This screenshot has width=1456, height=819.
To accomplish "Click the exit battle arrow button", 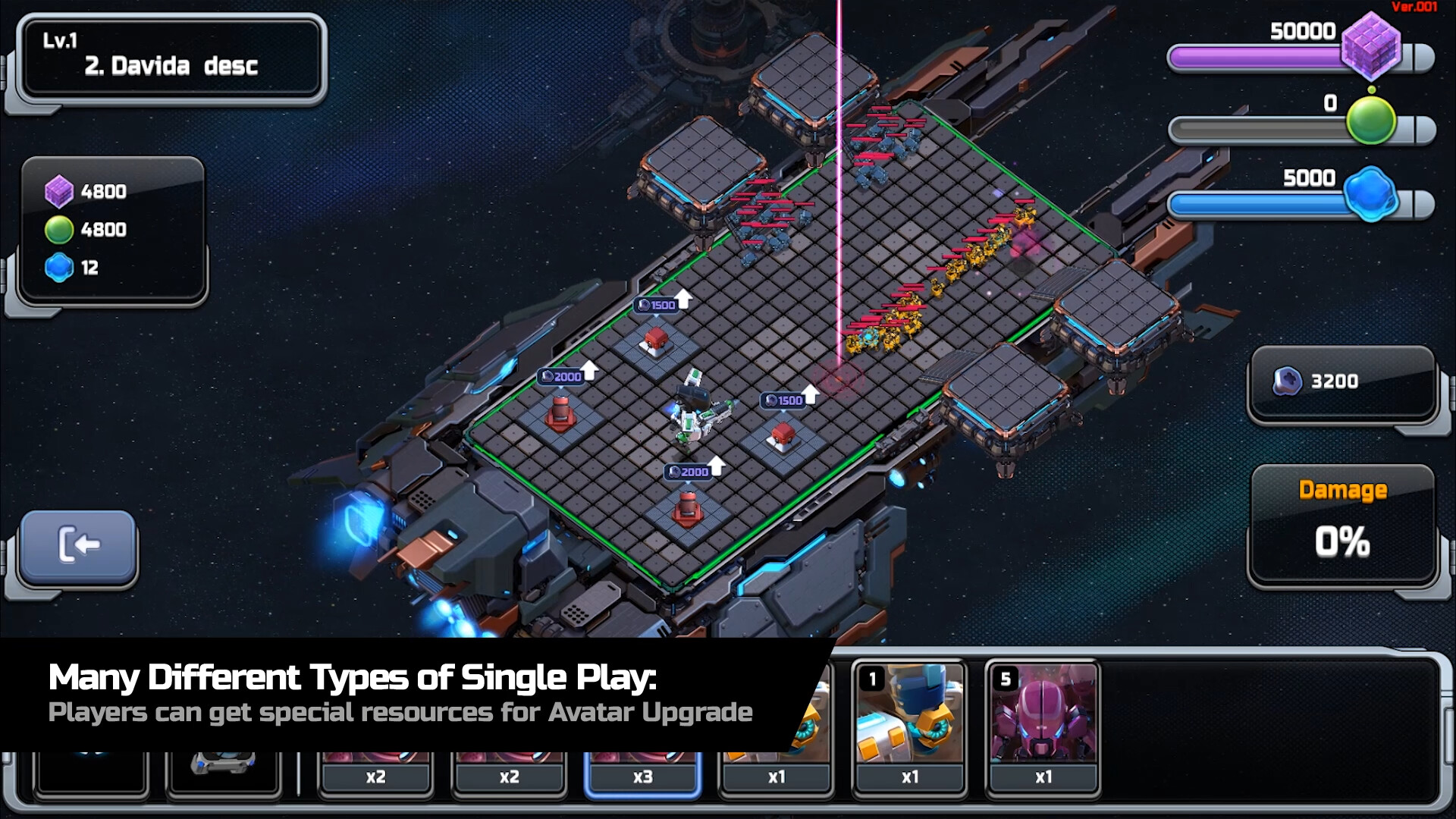I will (x=78, y=544).
